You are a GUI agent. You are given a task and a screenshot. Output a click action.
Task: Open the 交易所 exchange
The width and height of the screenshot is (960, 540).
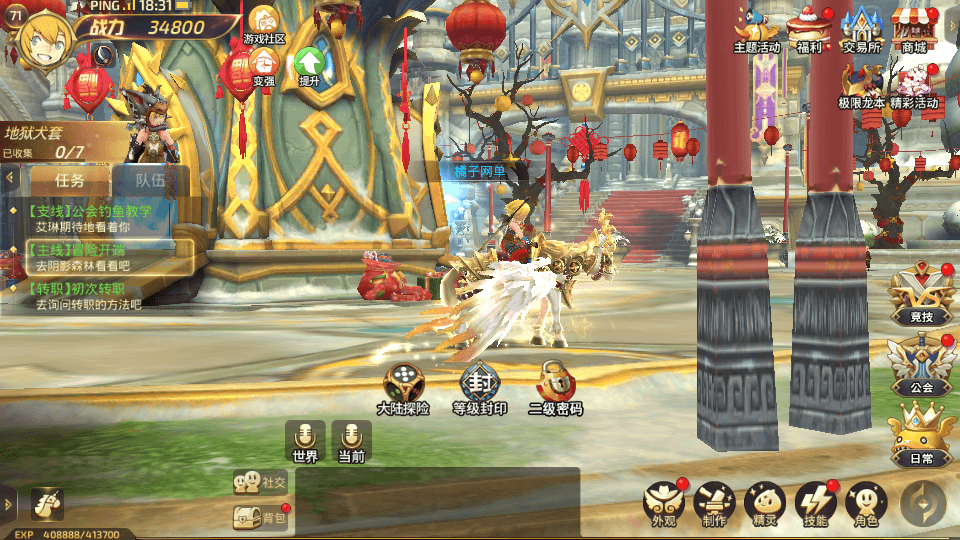tap(861, 28)
